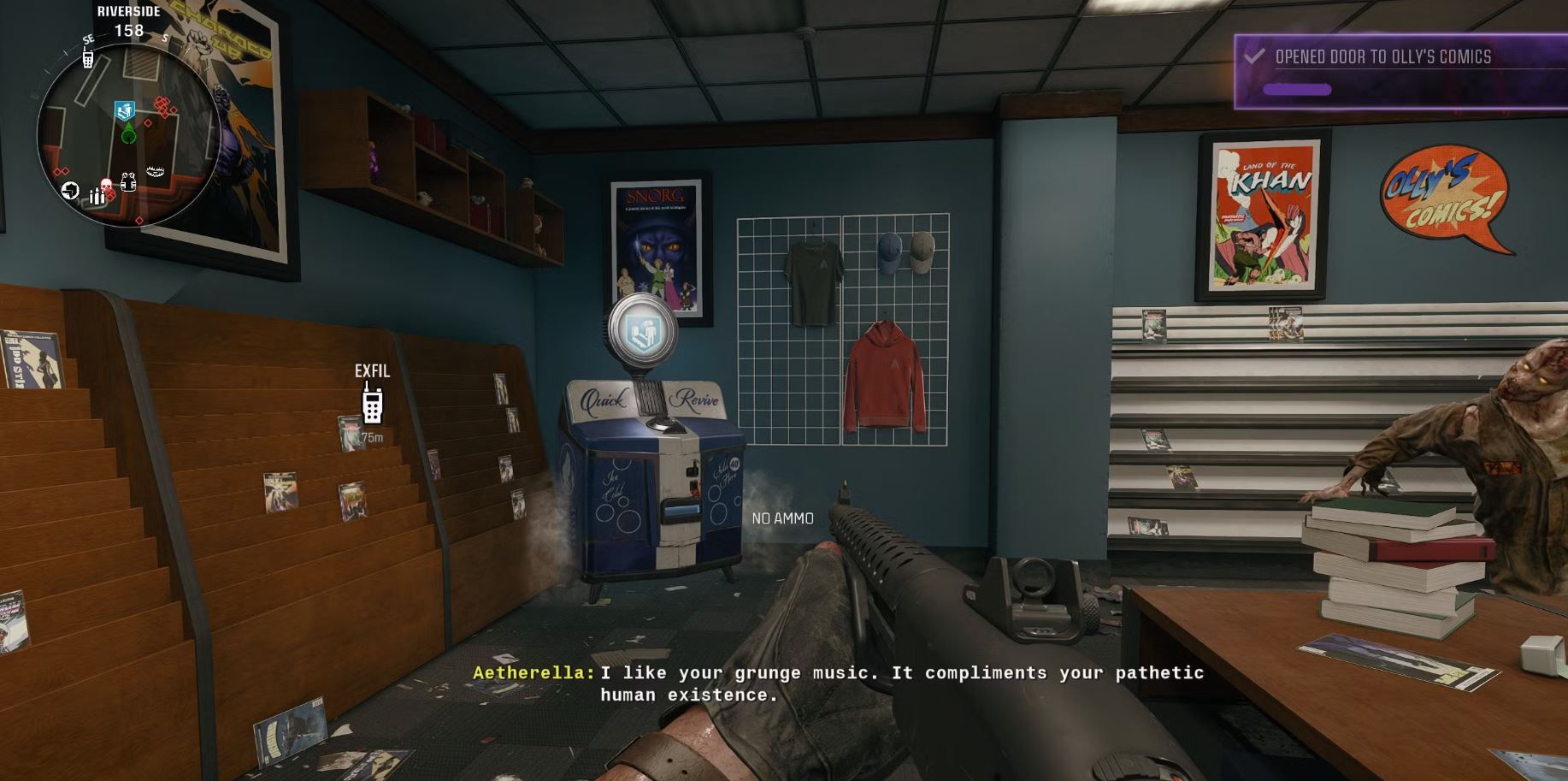Select the Quick Revive perk icon on the minimap

(x=124, y=109)
